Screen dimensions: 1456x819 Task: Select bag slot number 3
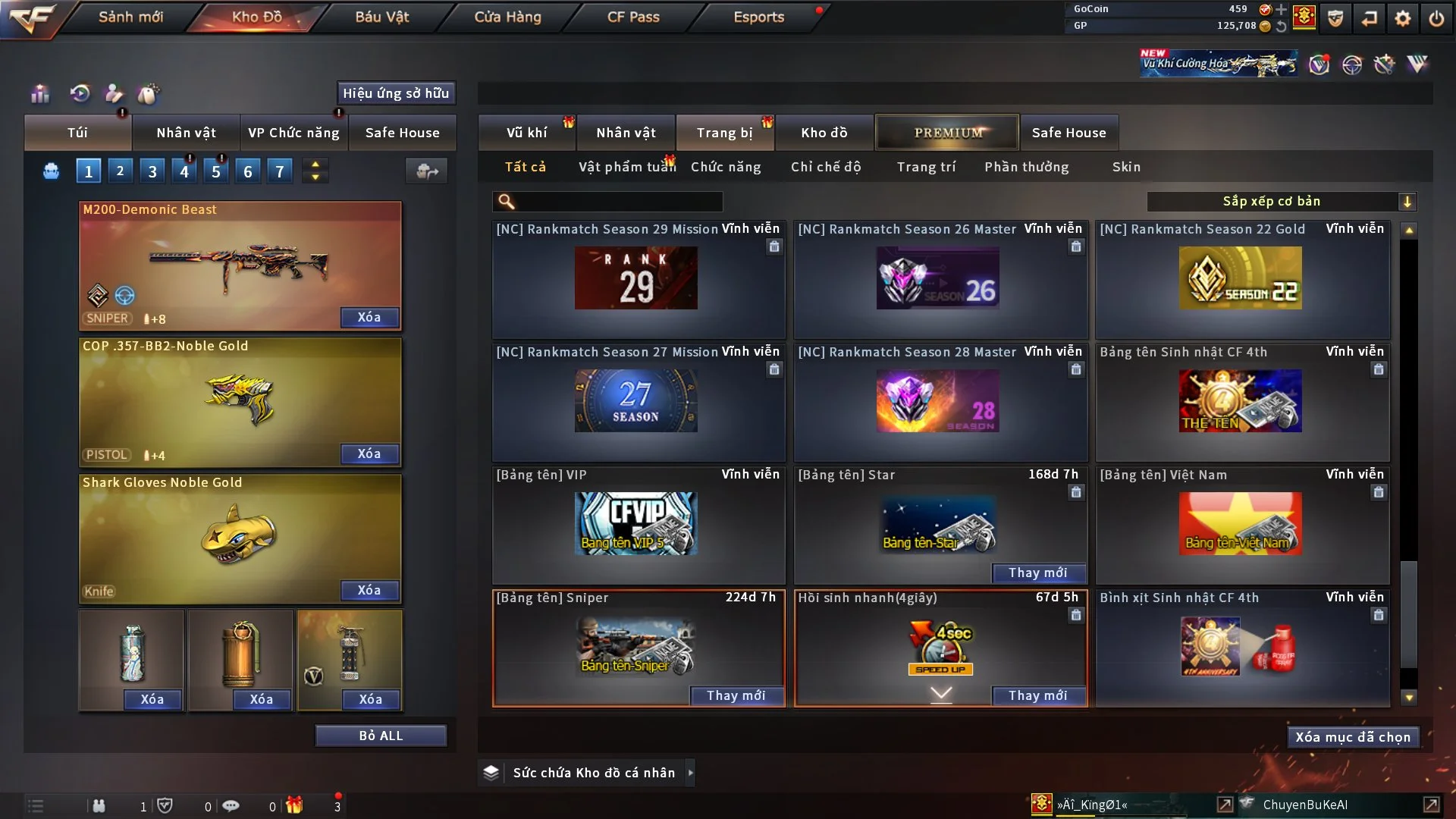tap(152, 171)
